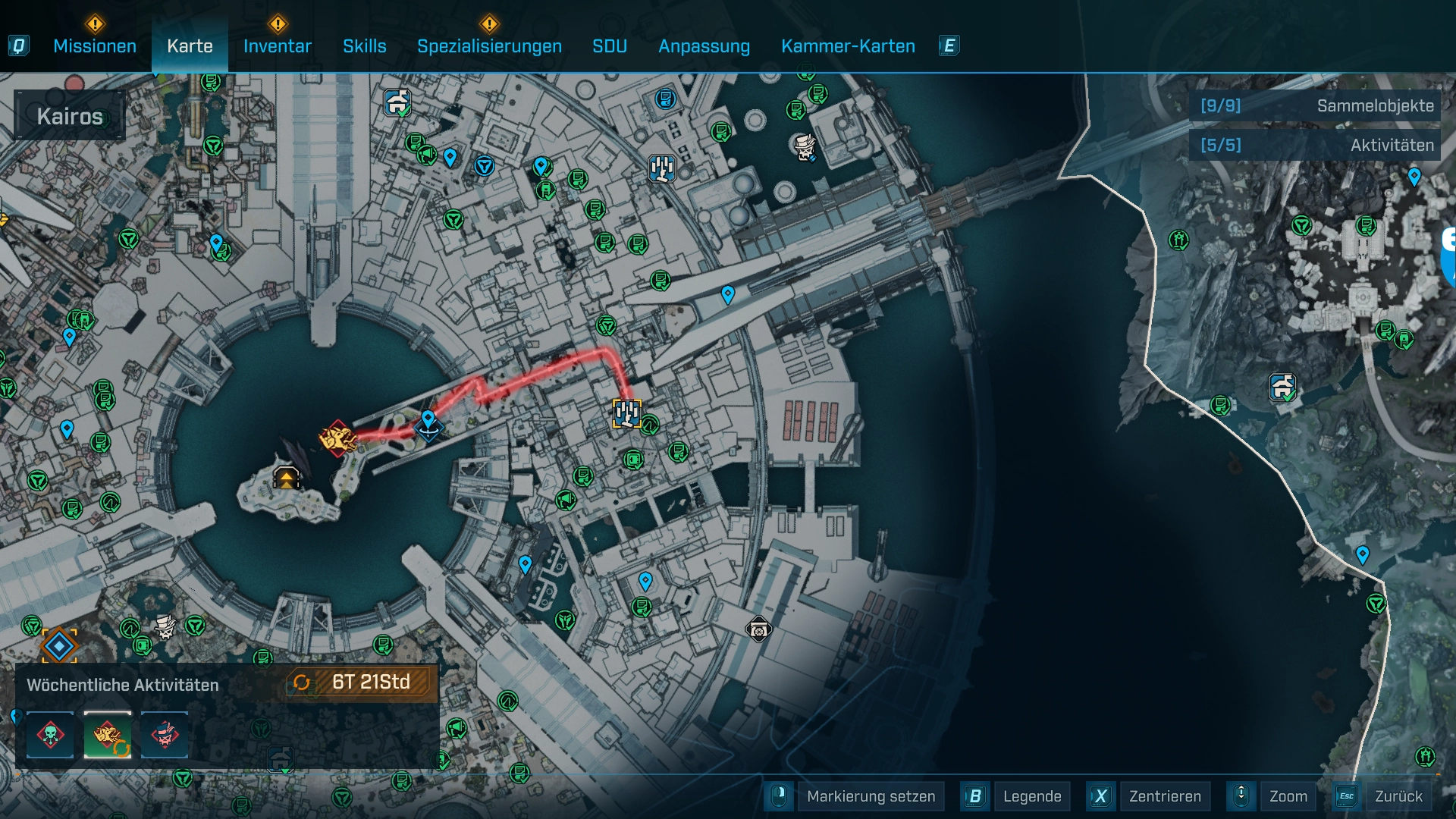This screenshot has width=1456, height=819.
Task: Open the Spezialisierungen tab
Action: click(x=489, y=46)
